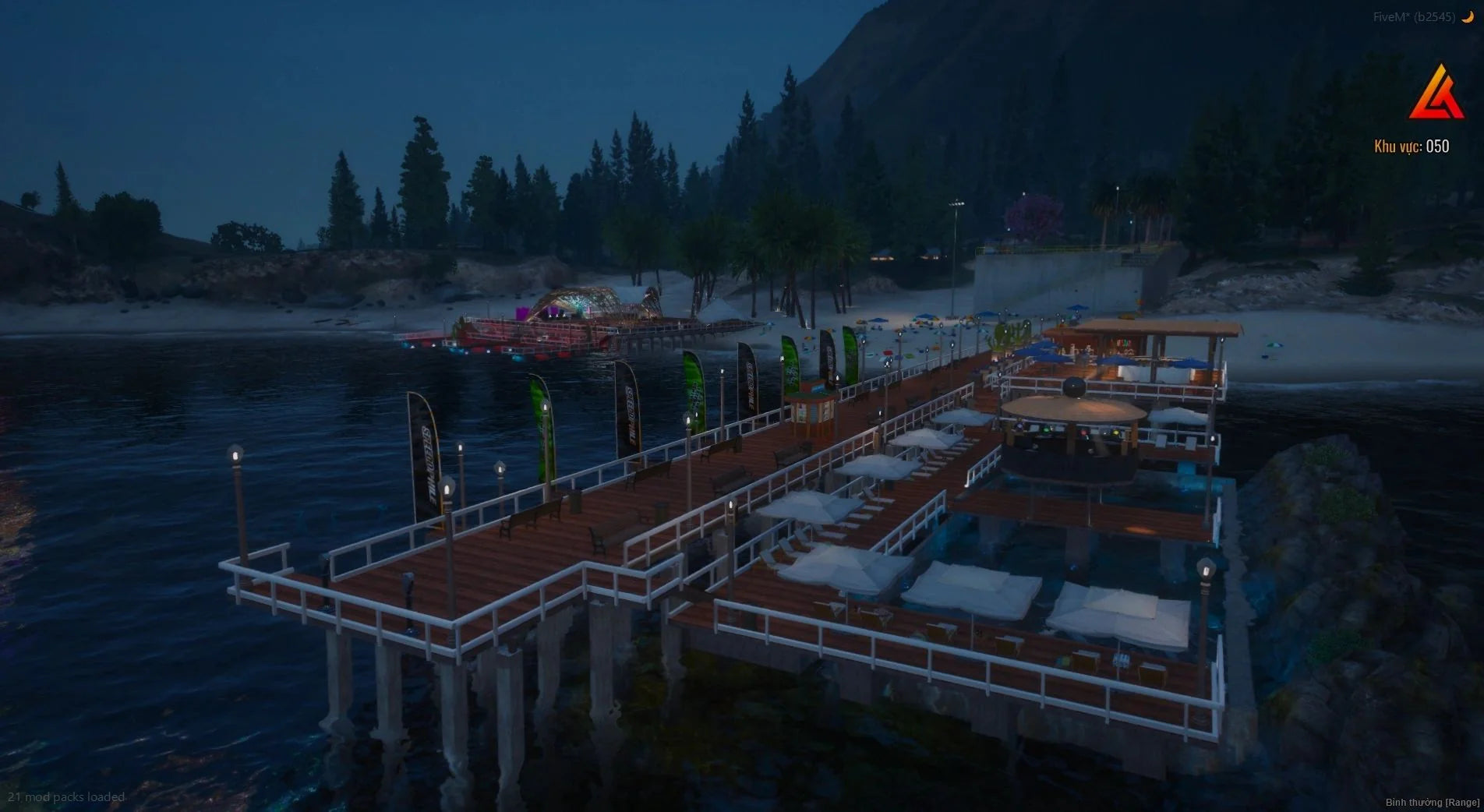Select the Bình thường voice range indicator
Viewport: 1484px width, 812px height.
(1432, 802)
